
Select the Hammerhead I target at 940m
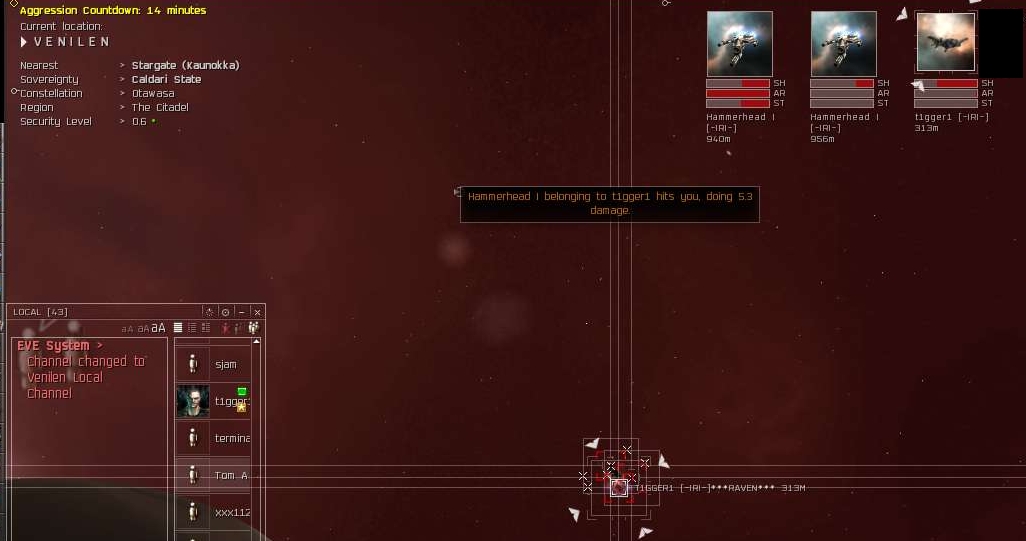tap(739, 44)
